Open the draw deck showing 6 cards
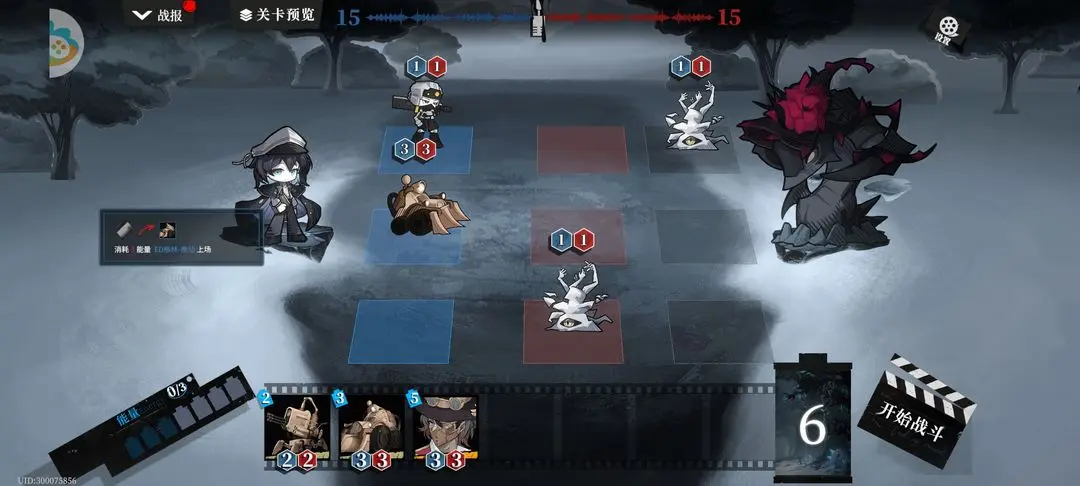Viewport: 1080px width, 486px height. point(812,420)
